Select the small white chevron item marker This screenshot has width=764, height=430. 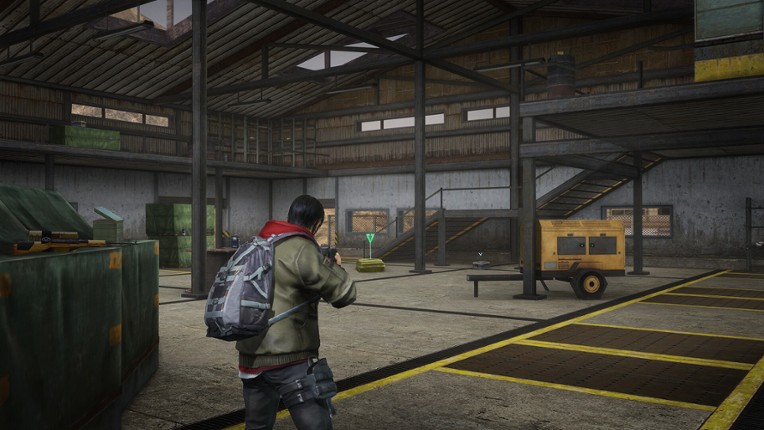coord(482,254)
